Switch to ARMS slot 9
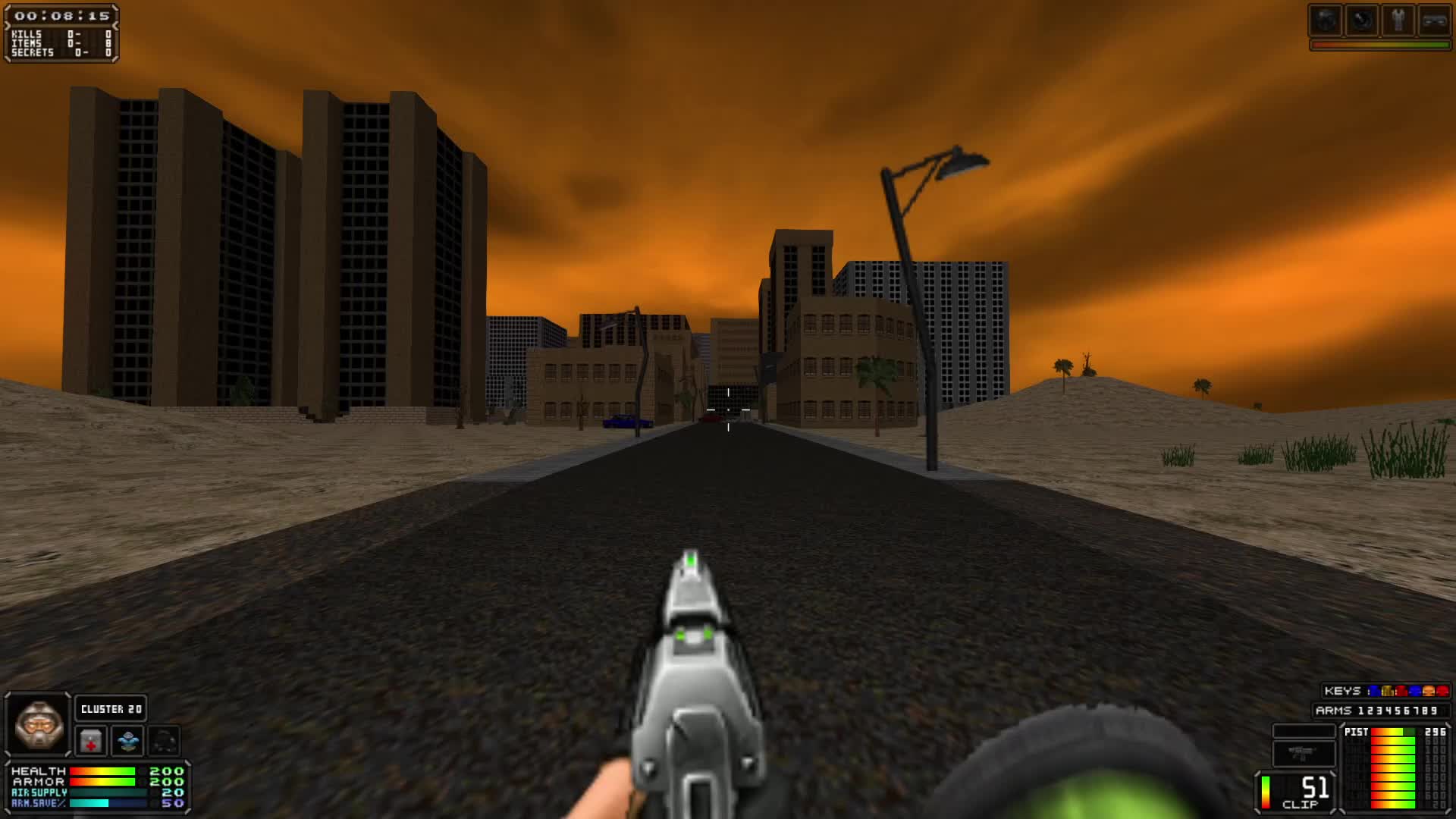This screenshot has height=819, width=1456. pos(1433,711)
